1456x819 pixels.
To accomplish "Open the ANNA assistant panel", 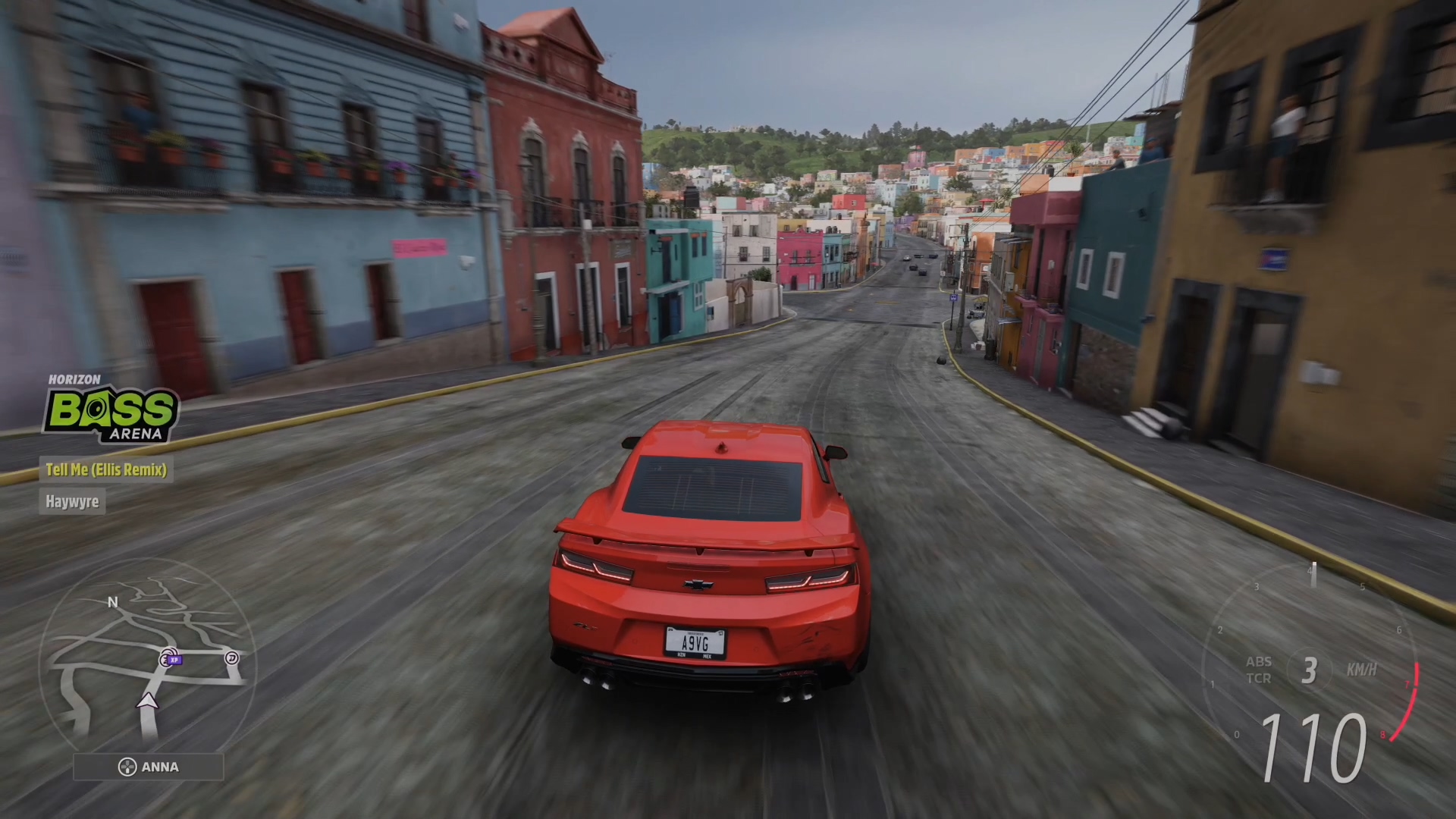I will pyautogui.click(x=149, y=767).
